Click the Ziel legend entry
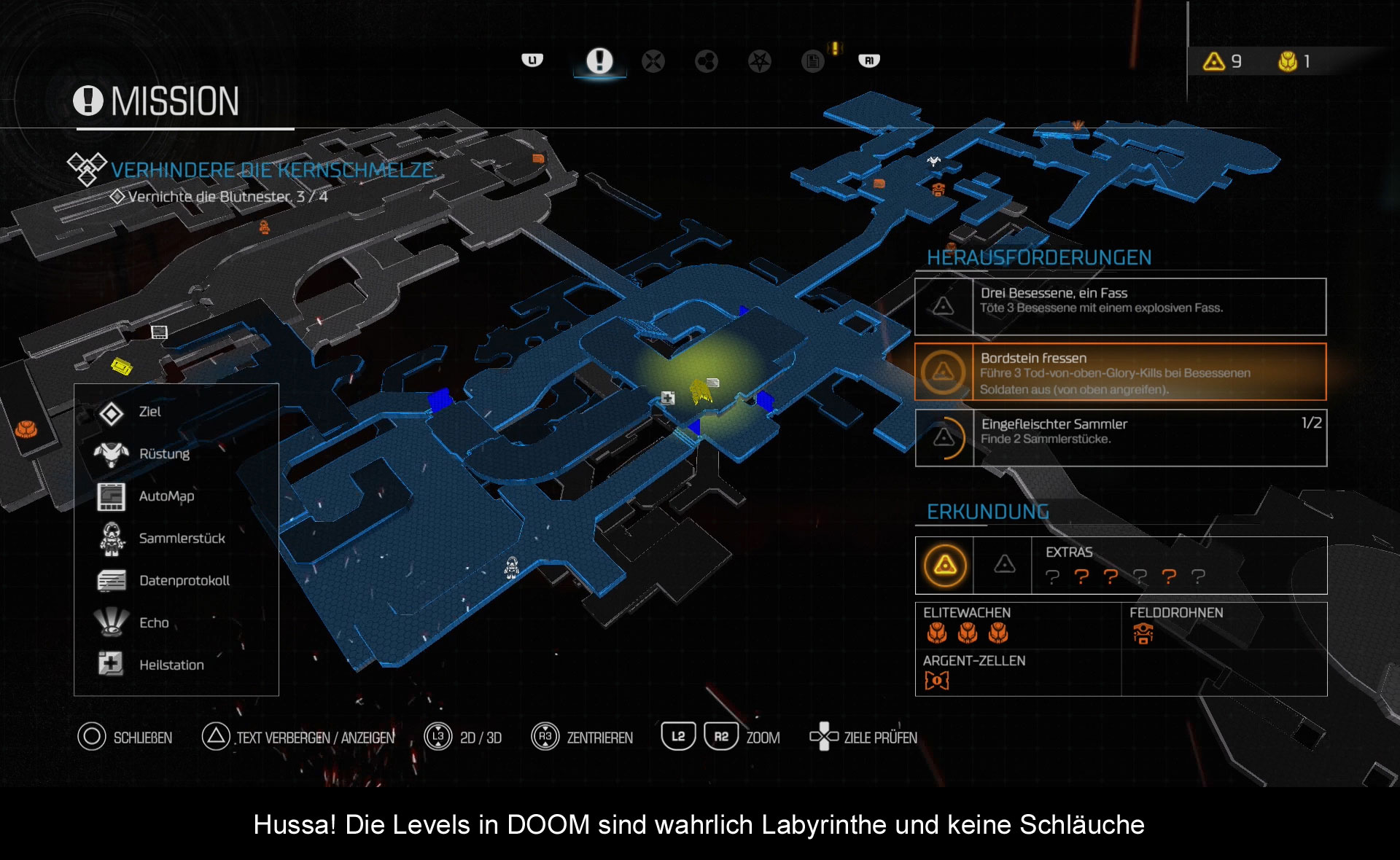 [x=149, y=412]
